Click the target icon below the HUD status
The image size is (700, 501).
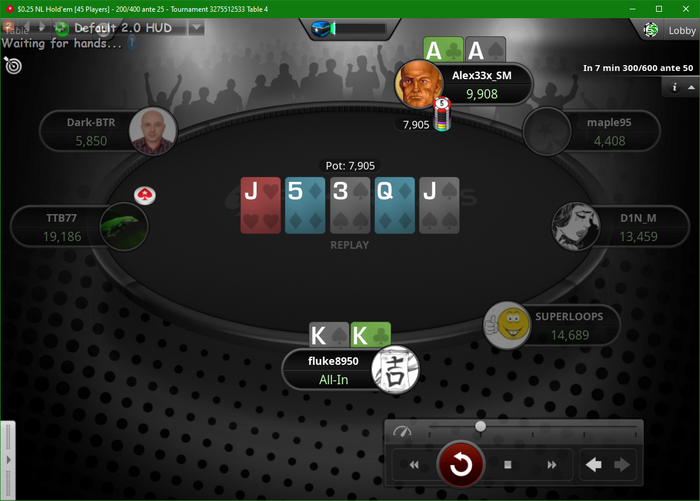tap(13, 65)
